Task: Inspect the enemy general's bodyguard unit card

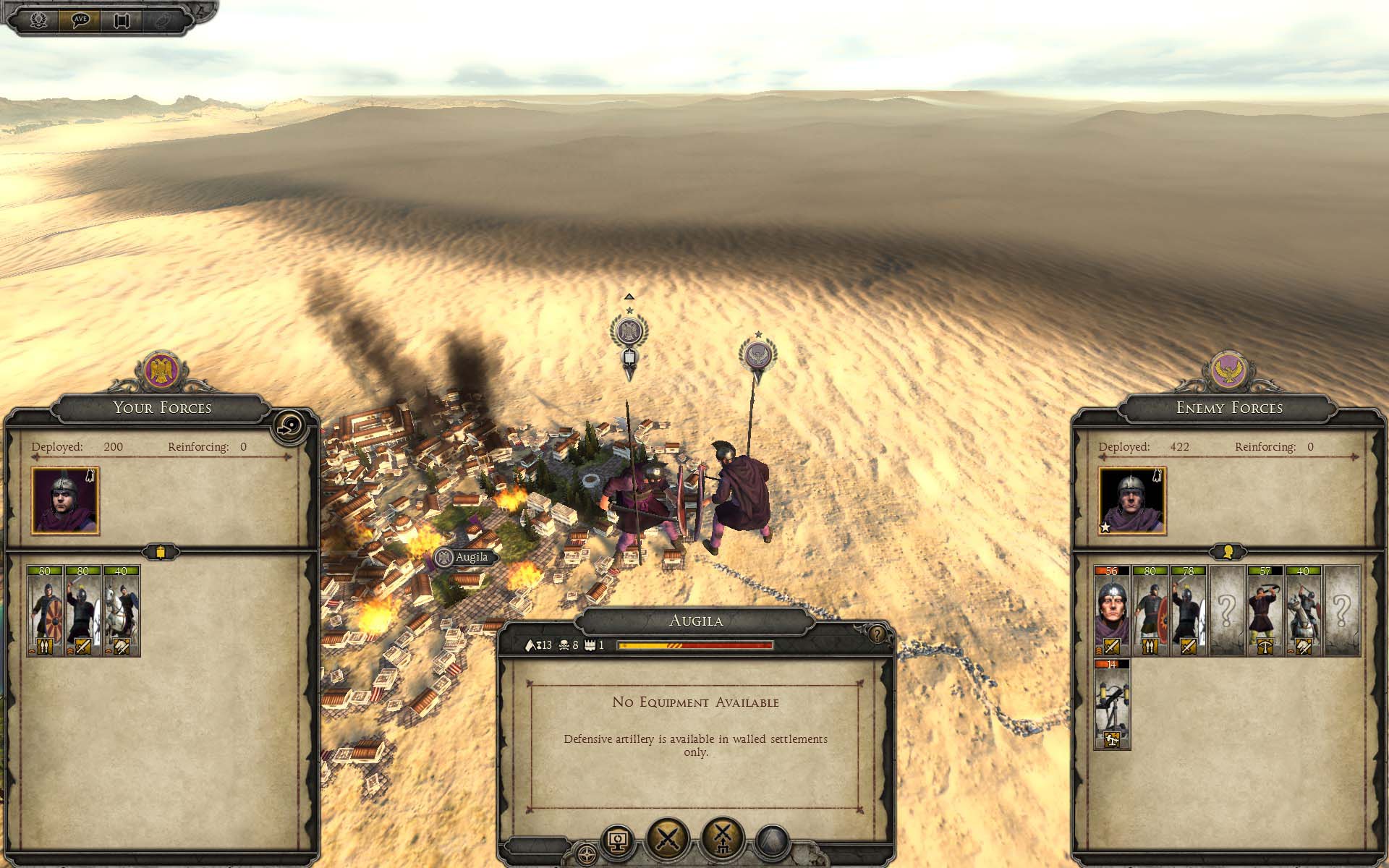Action: point(1112,611)
